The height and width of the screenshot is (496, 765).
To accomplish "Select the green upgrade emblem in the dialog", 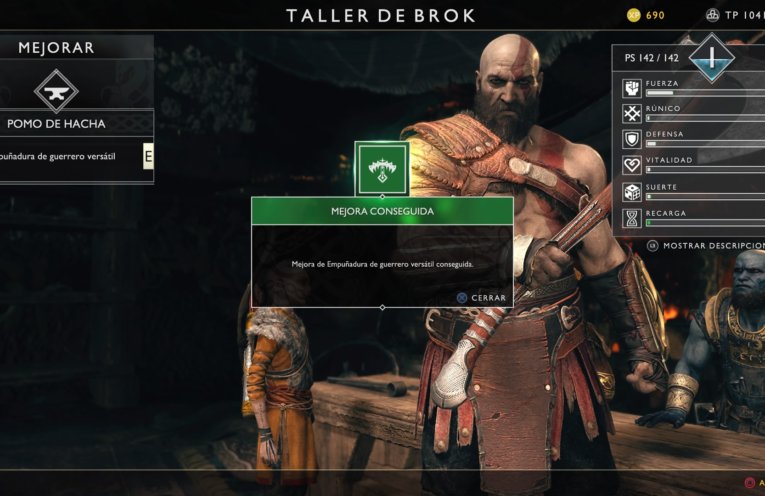I will click(381, 168).
